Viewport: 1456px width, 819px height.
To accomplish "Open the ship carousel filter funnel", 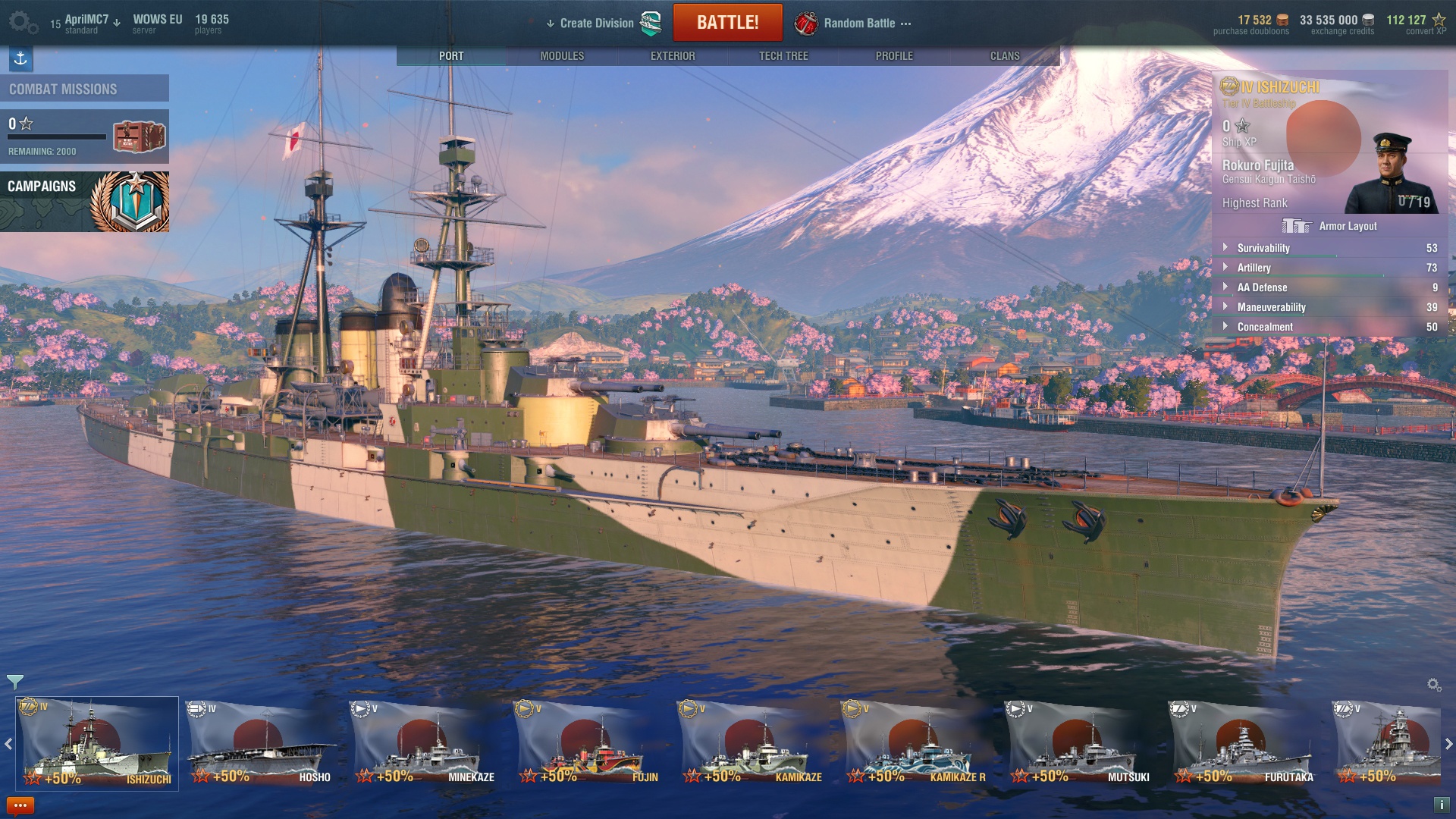I will click(x=14, y=682).
